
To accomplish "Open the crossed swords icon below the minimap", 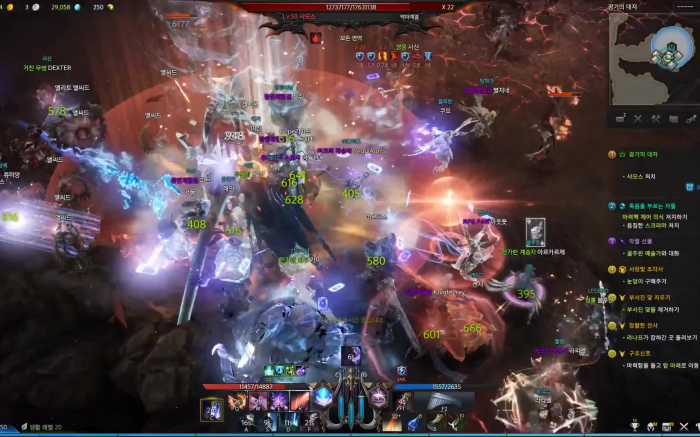I will tap(638, 119).
